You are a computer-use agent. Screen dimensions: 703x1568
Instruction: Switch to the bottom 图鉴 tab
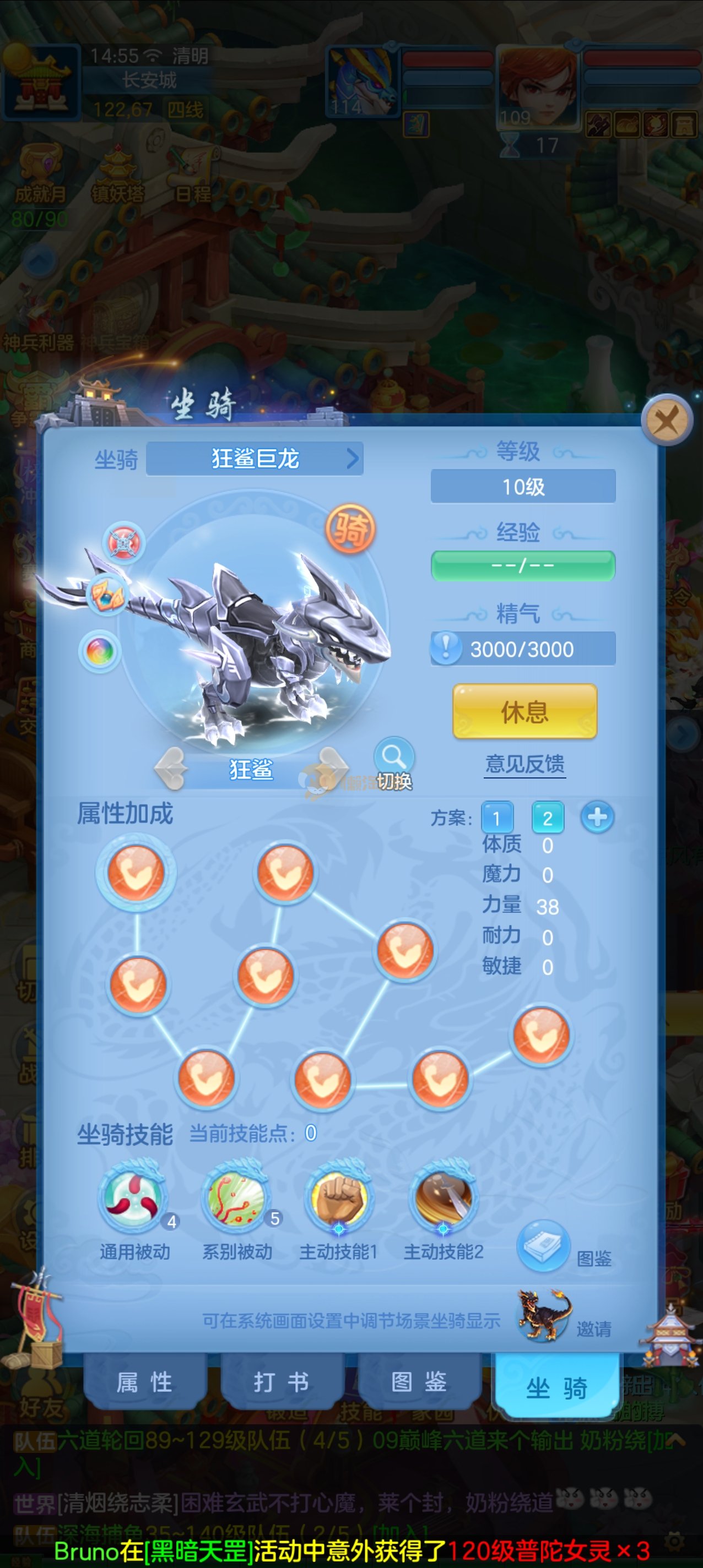point(419,1382)
